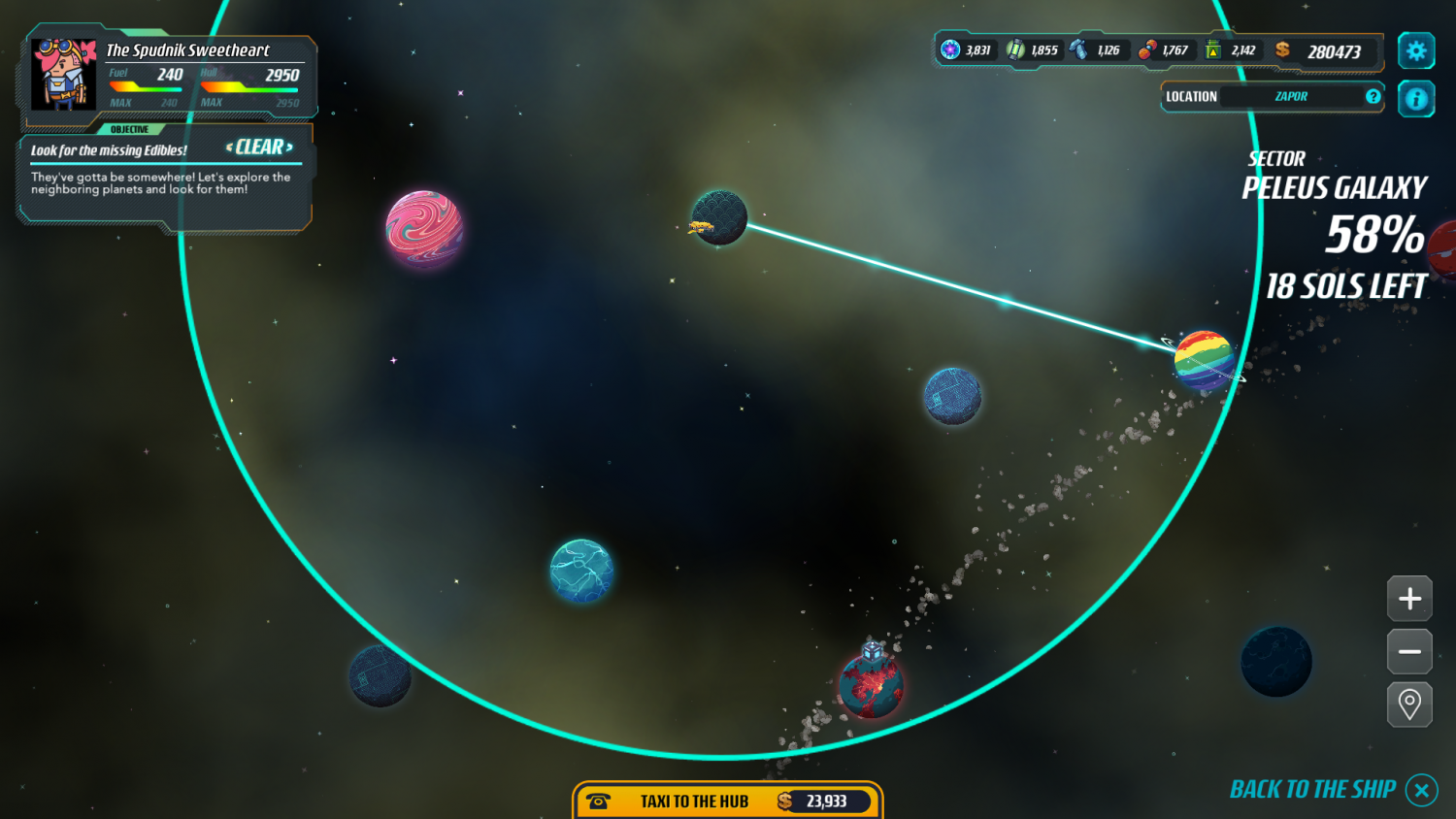Click the battery resource icon
The width and height of the screenshot is (1456, 819).
pos(1016,49)
